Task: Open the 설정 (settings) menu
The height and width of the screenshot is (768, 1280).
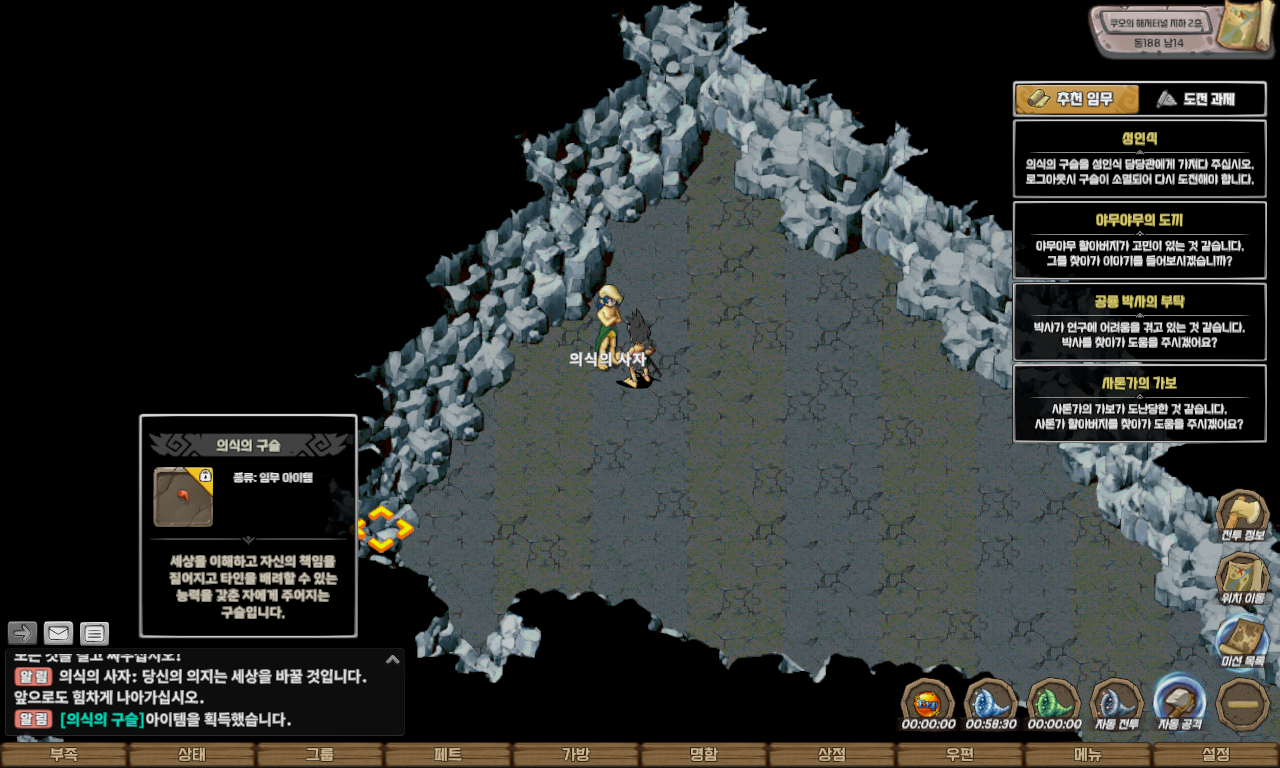Action: pos(1216,755)
